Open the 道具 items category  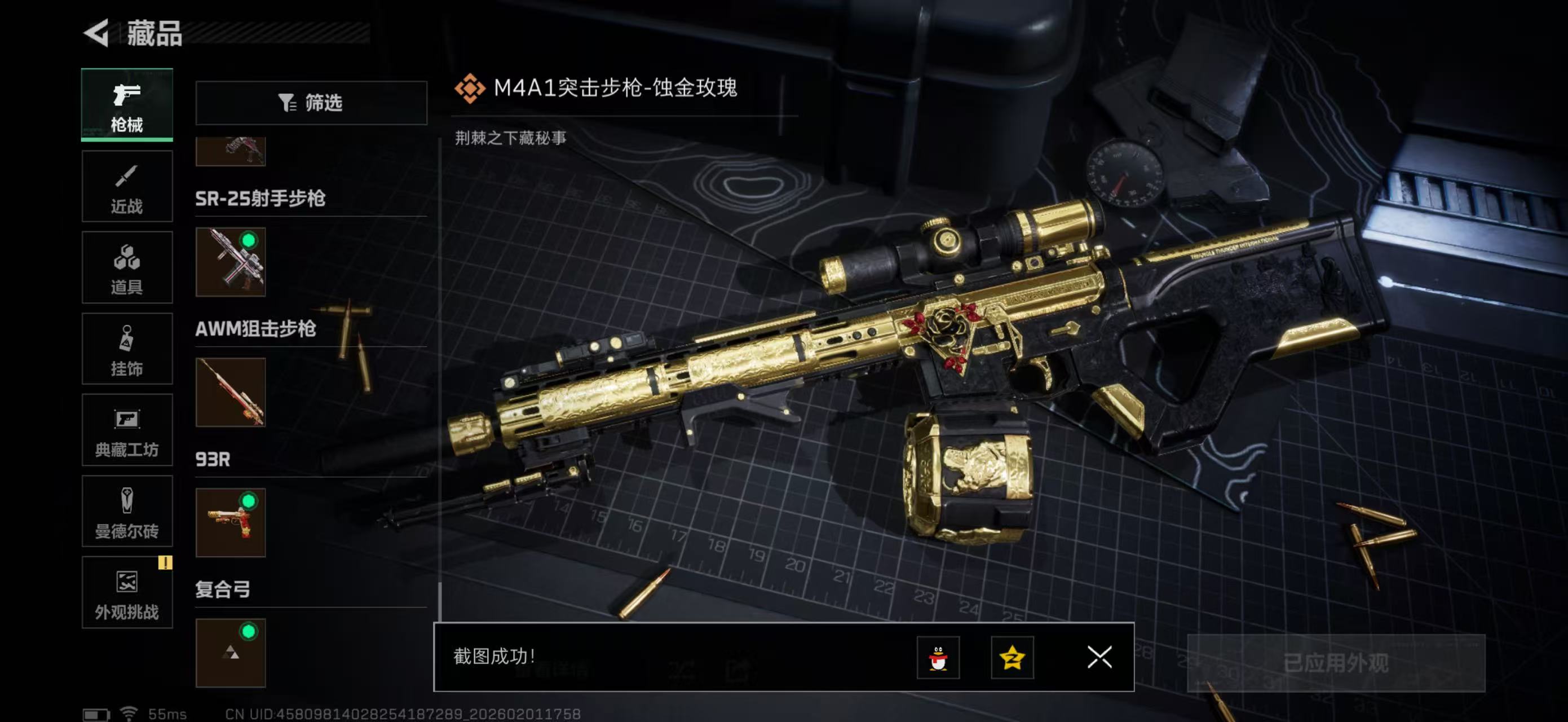(x=127, y=268)
